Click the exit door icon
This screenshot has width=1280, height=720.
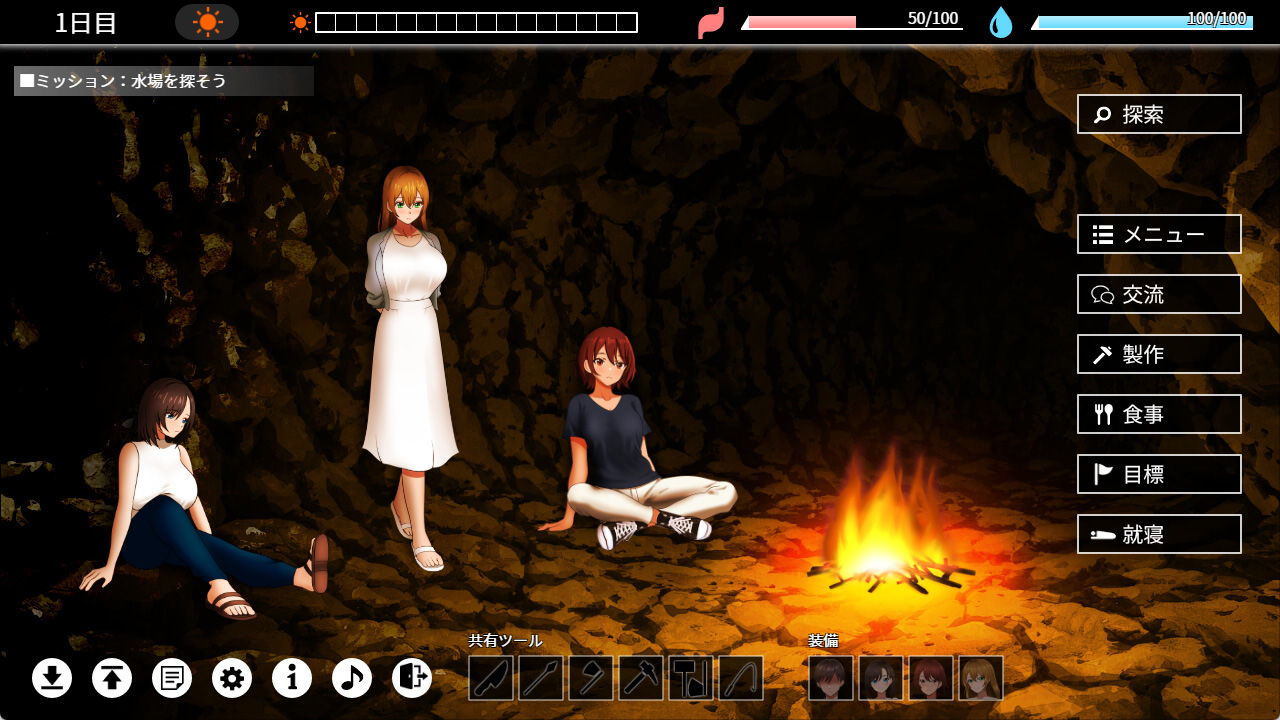coord(412,678)
